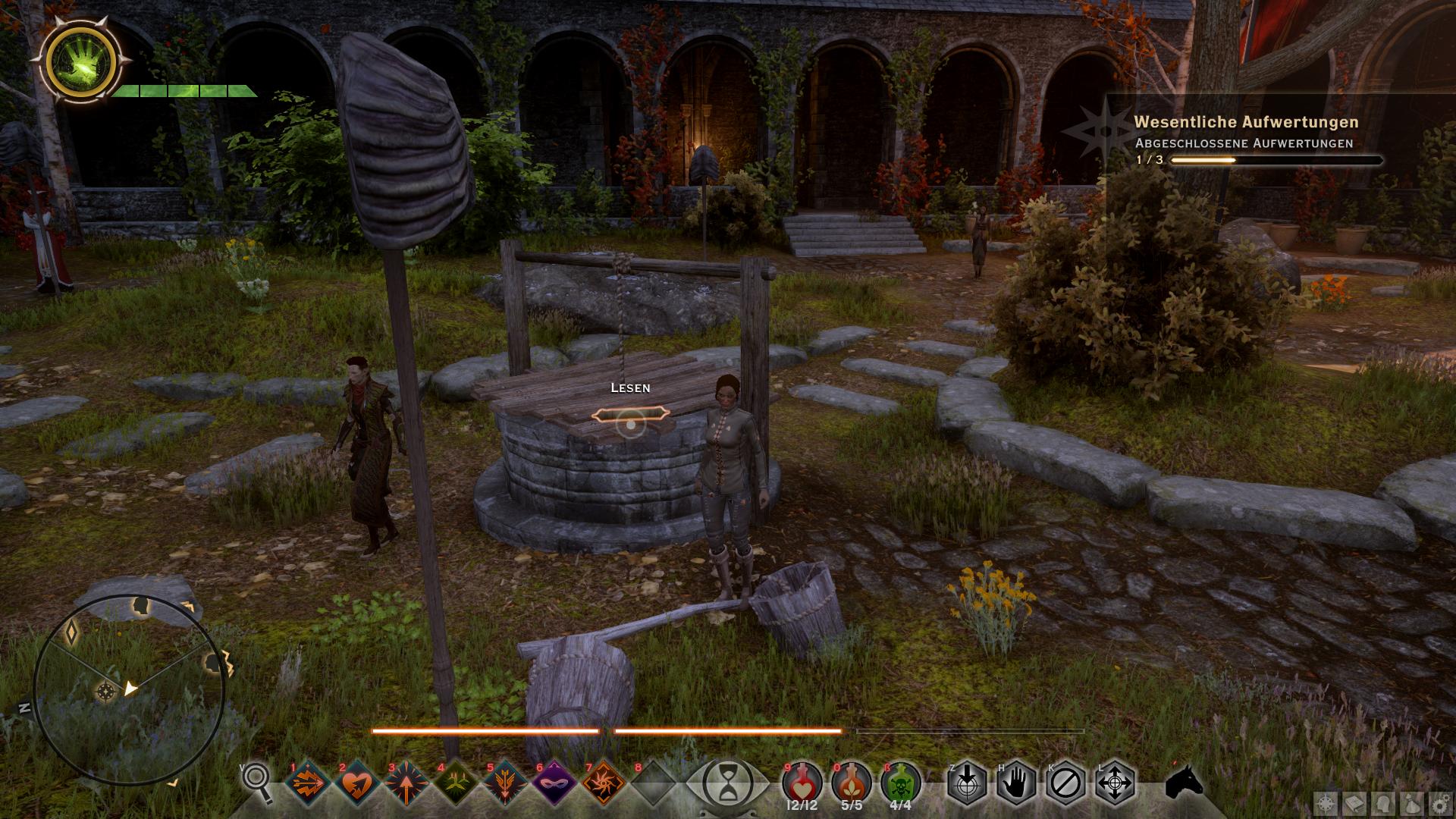Toggle the hourglass tactical camera button
Screen dimensions: 1456x819
click(x=728, y=783)
